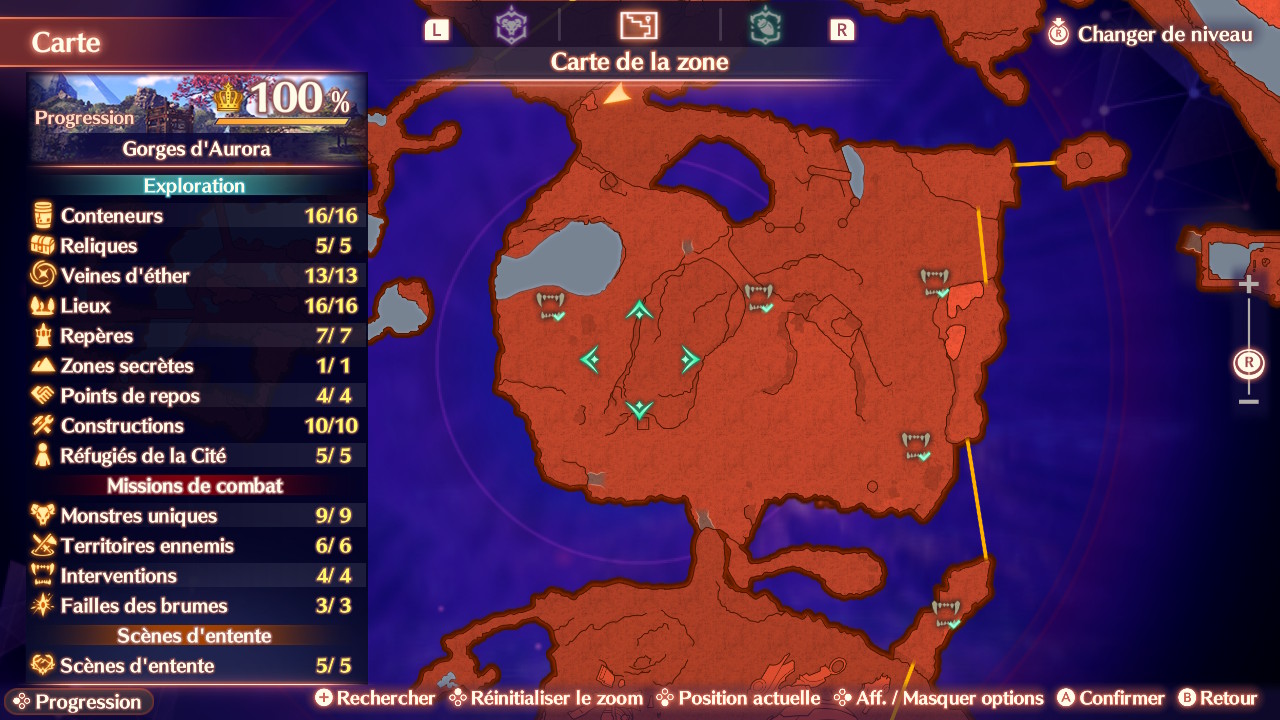Choose the Zones secrètes row
The width and height of the screenshot is (1280, 720).
pos(197,366)
